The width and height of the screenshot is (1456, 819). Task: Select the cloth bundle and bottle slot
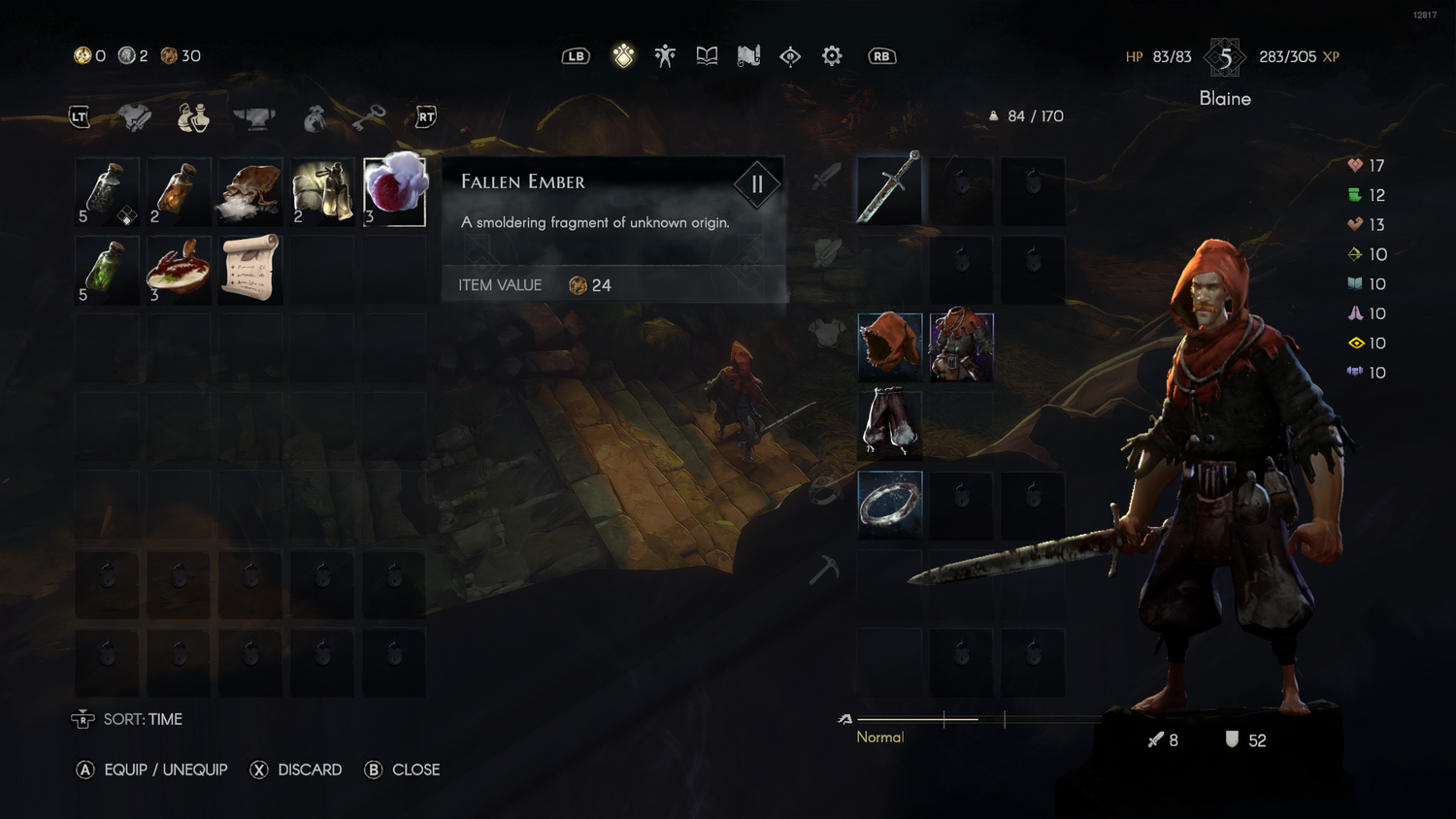pos(322,191)
